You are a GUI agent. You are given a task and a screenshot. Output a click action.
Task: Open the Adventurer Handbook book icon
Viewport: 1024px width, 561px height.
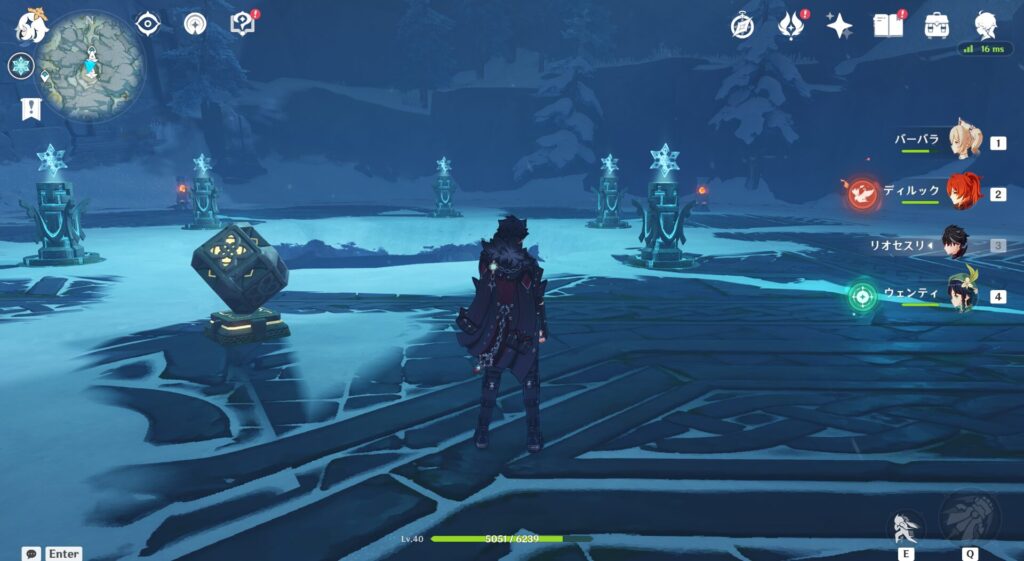(887, 25)
